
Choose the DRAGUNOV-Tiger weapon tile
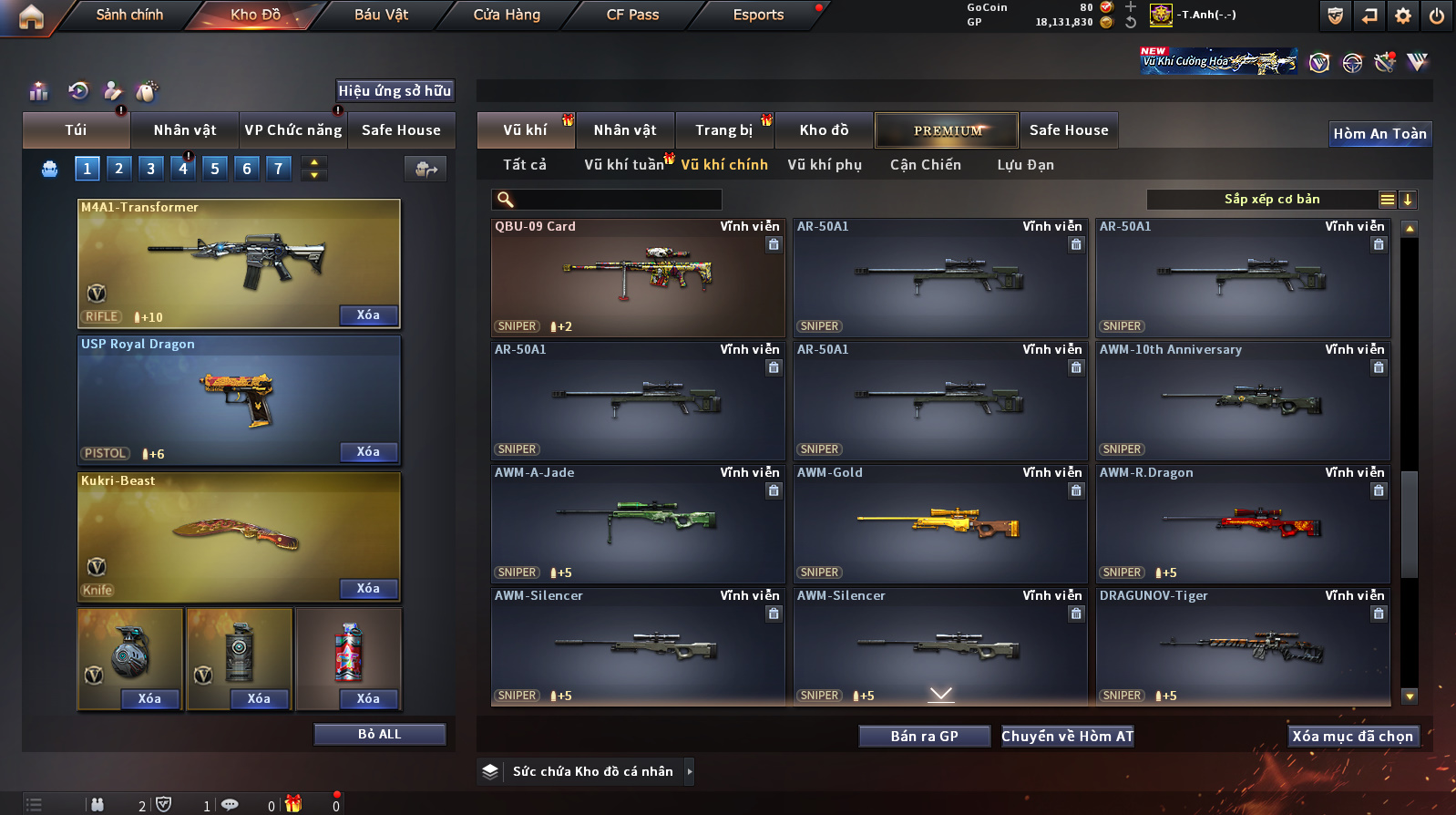pos(1243,647)
